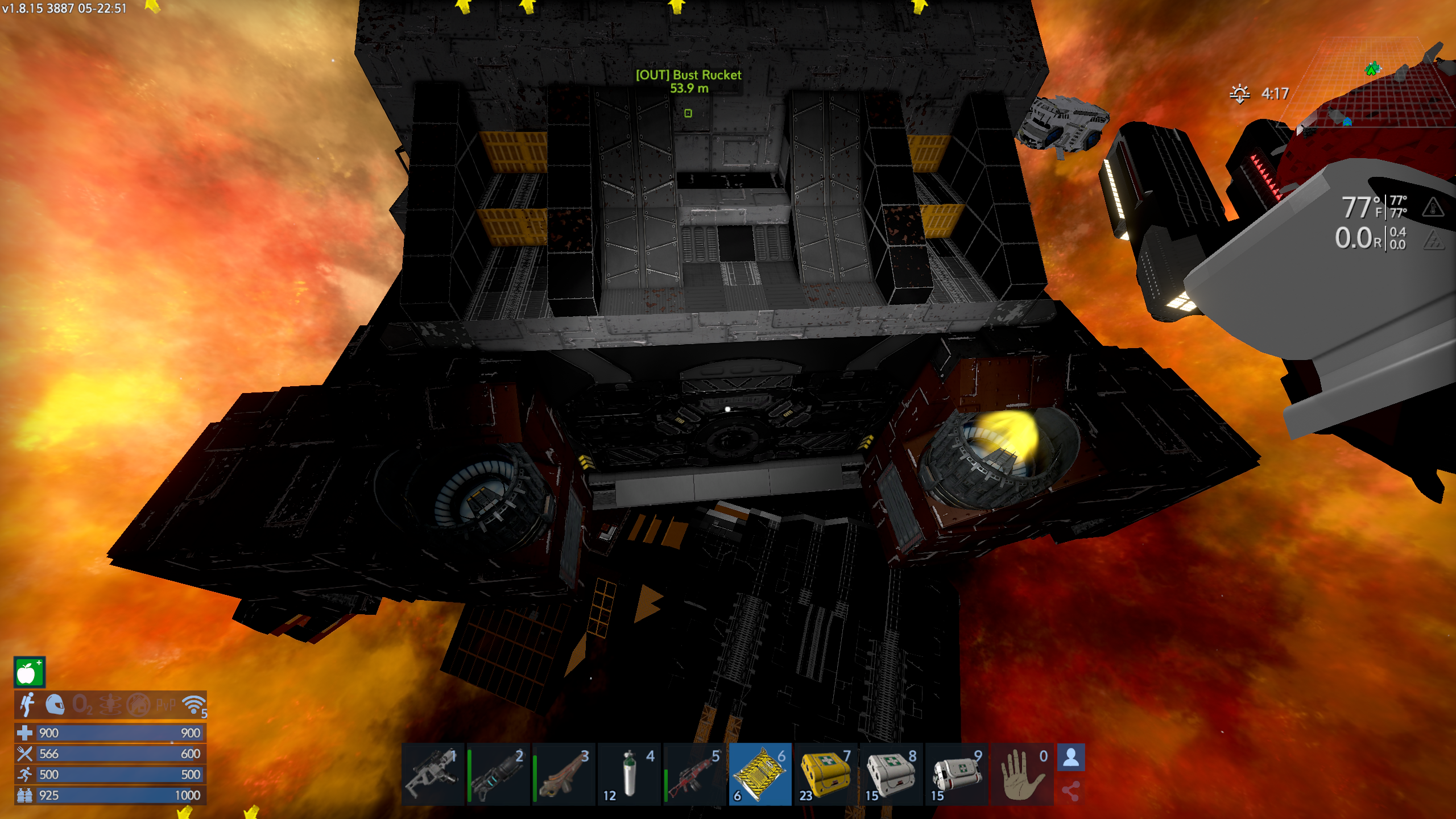Choose the white medkit box in slot 8
1456x819 pixels.
coord(891,773)
